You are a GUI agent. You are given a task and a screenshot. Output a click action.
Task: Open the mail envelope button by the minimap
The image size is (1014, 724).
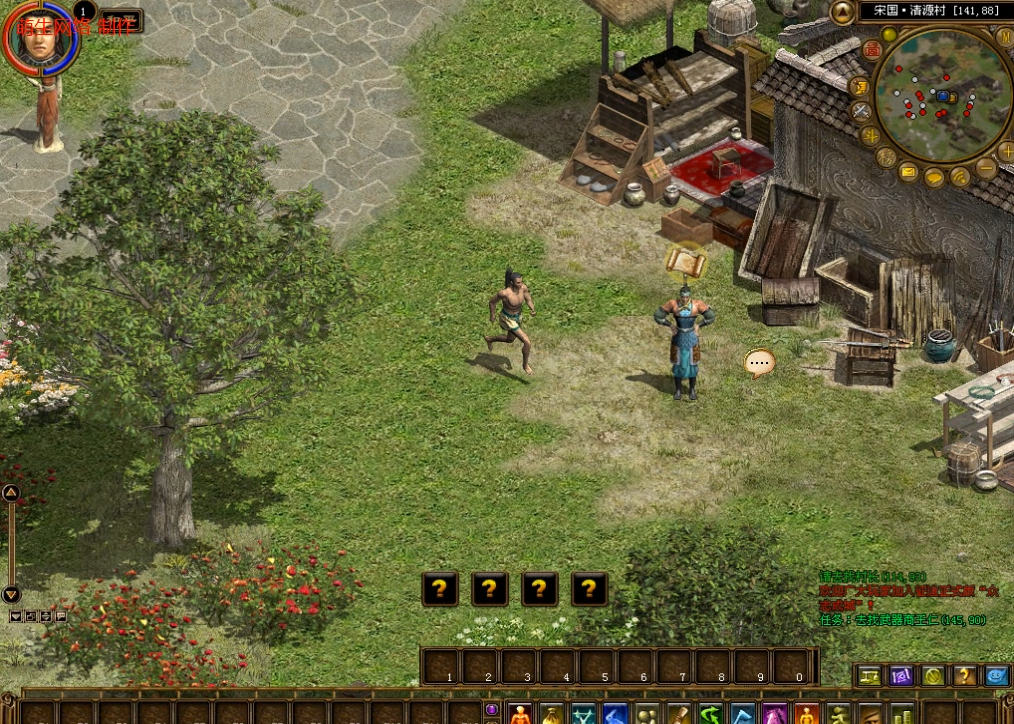coord(908,172)
